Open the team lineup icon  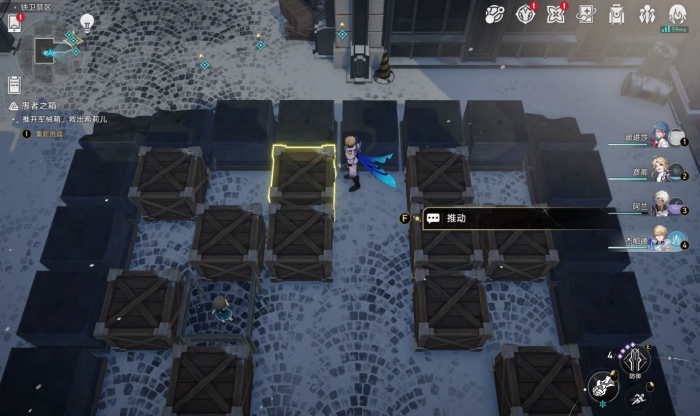pyautogui.click(x=647, y=14)
